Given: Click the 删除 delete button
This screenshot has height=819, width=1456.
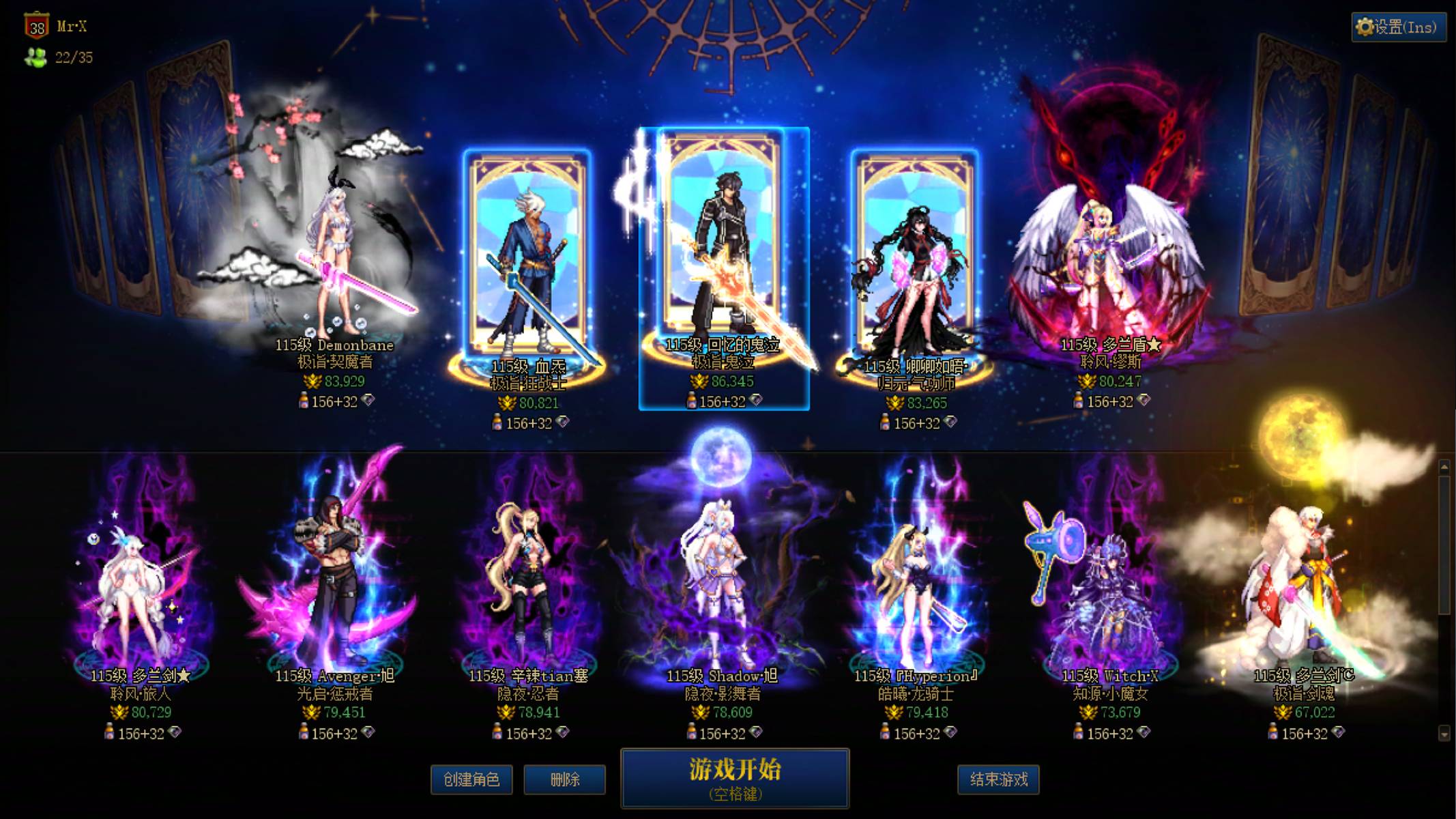Looking at the screenshot, I should [x=564, y=779].
